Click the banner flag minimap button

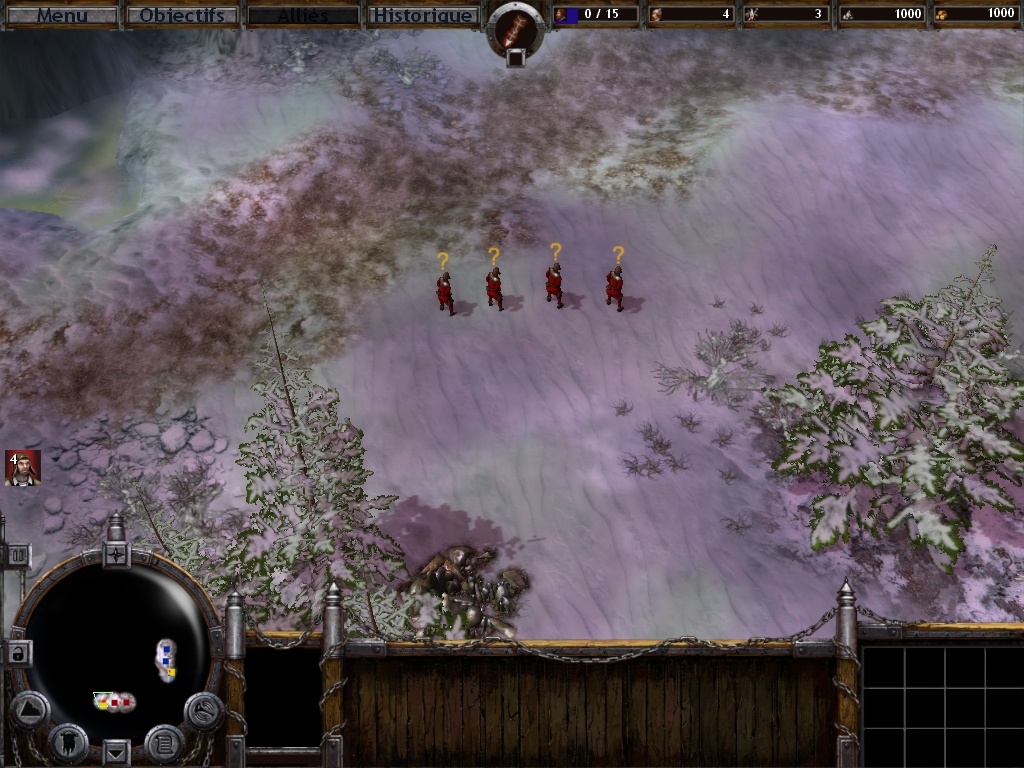(x=68, y=741)
